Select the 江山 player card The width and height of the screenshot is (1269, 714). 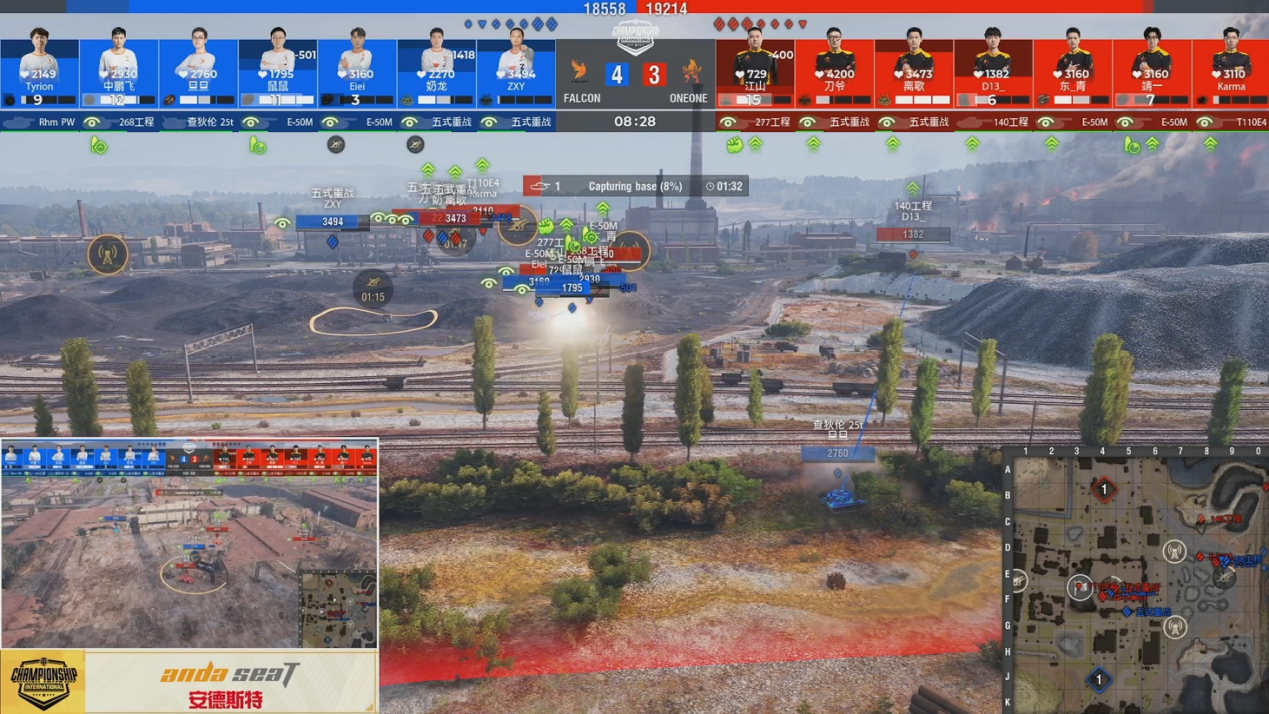click(755, 70)
